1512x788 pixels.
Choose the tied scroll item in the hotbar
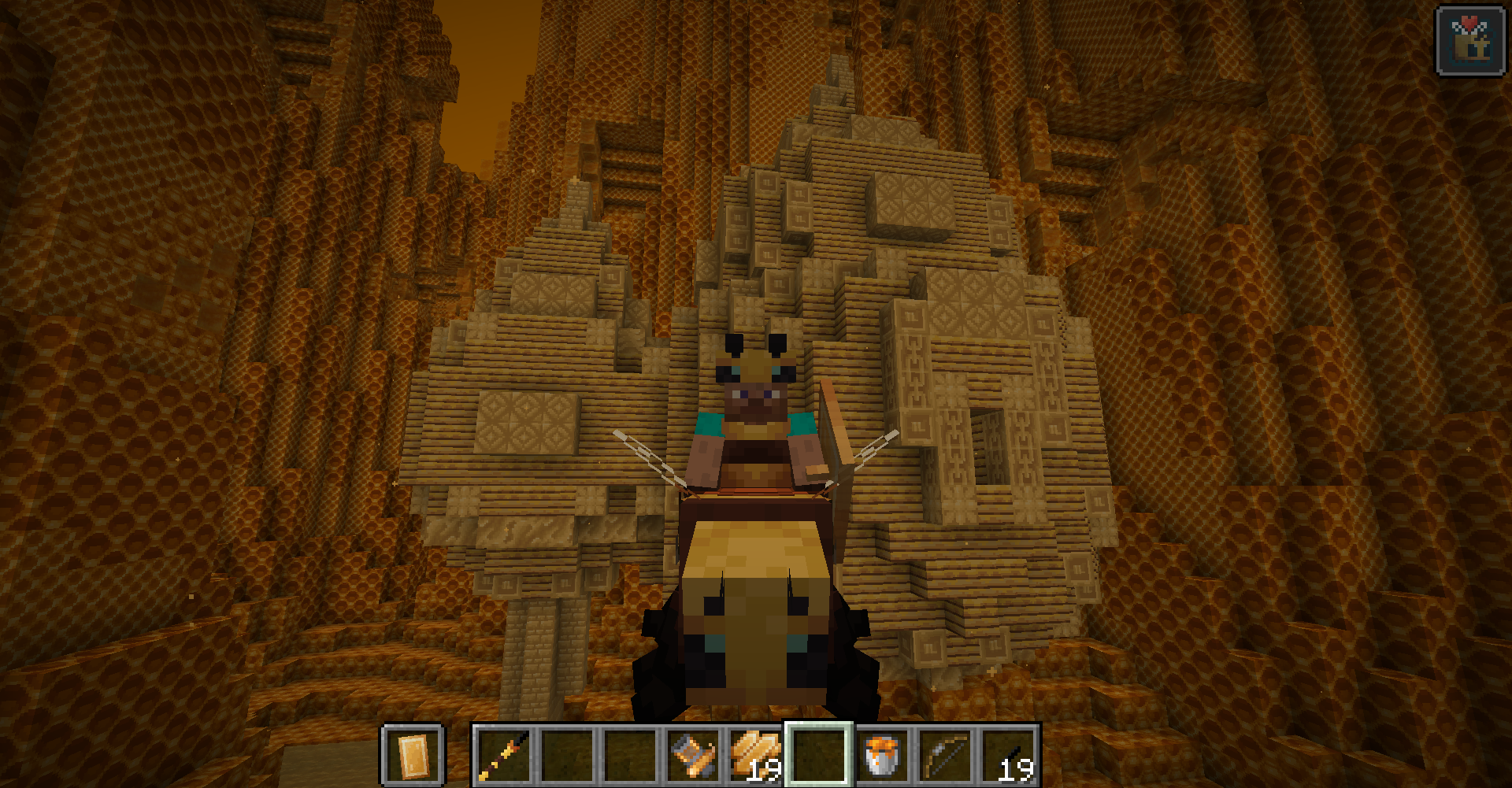[x=693, y=756]
